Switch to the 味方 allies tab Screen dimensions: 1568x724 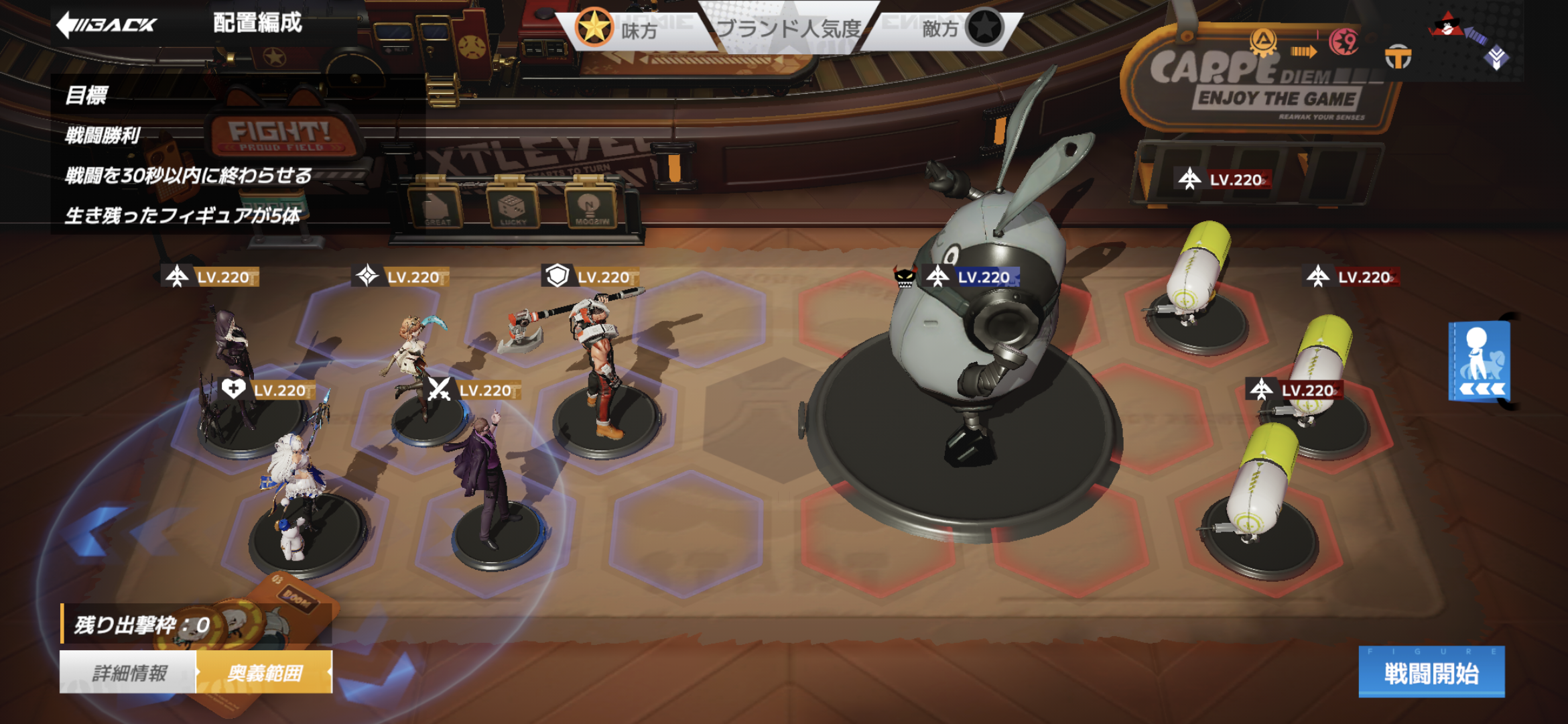click(x=620, y=29)
